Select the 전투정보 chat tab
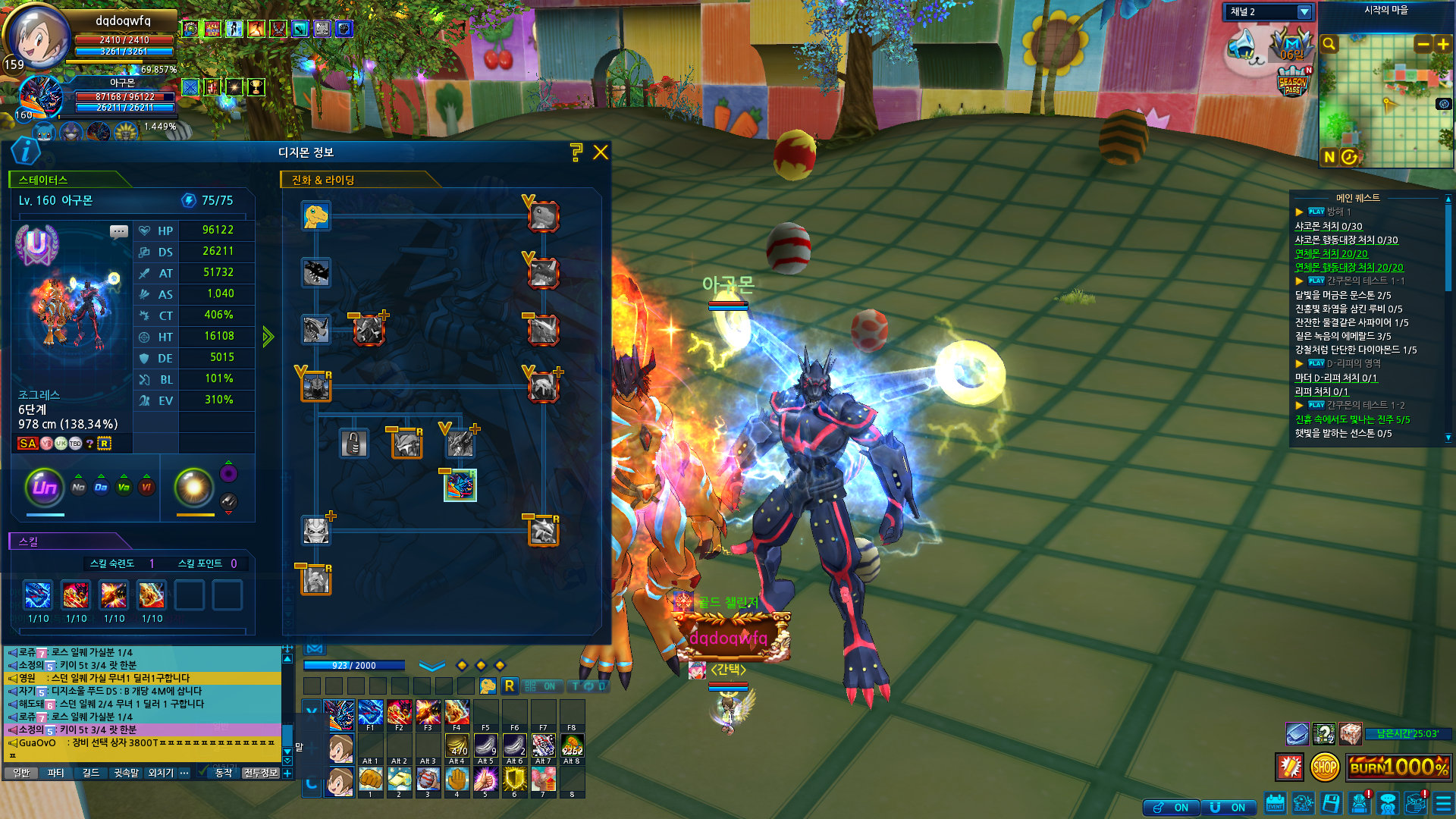Viewport: 1456px width, 819px height. click(x=261, y=773)
